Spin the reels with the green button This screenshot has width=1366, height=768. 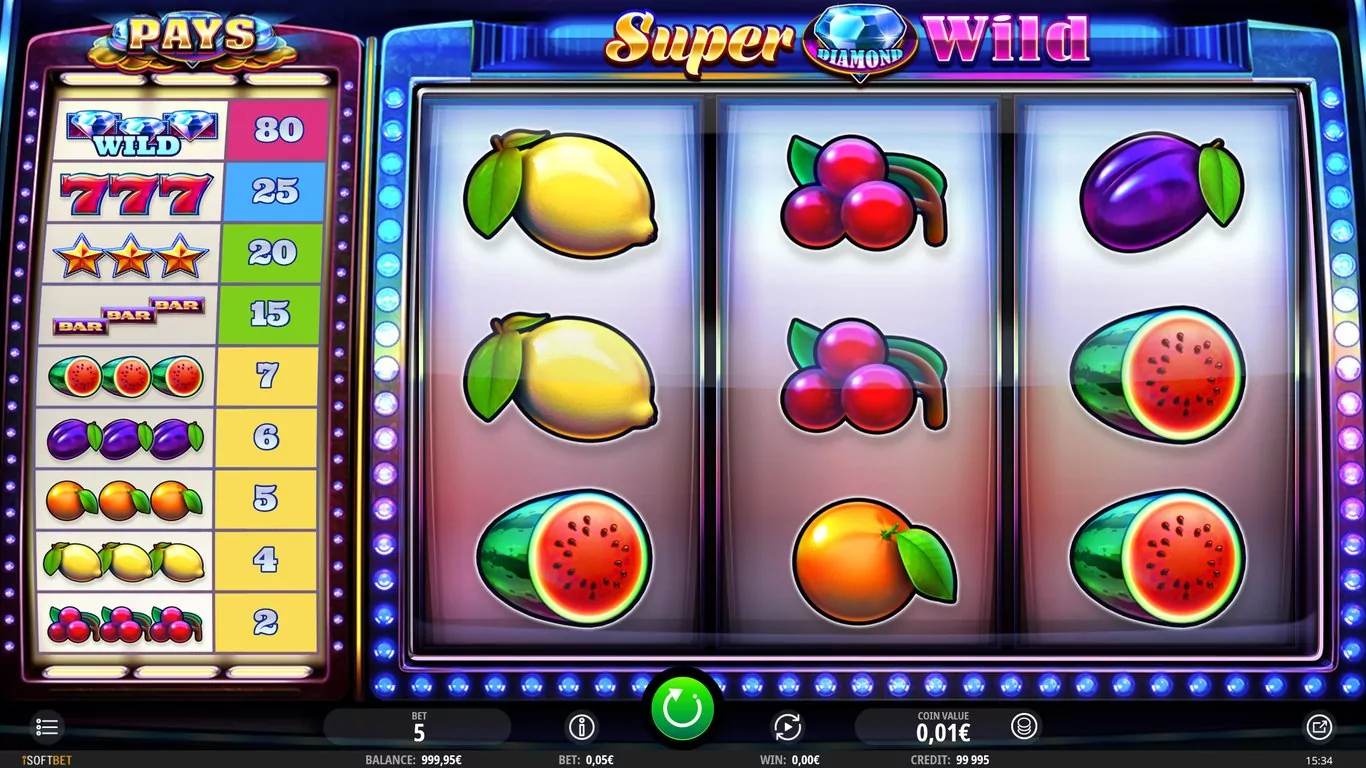tap(683, 710)
